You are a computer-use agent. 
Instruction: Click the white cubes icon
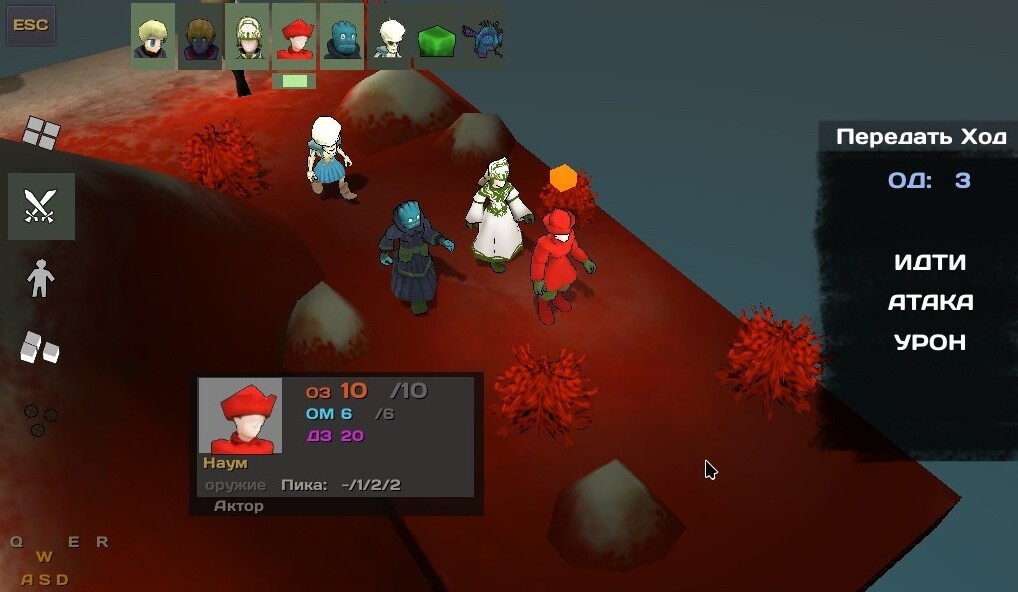tap(40, 347)
